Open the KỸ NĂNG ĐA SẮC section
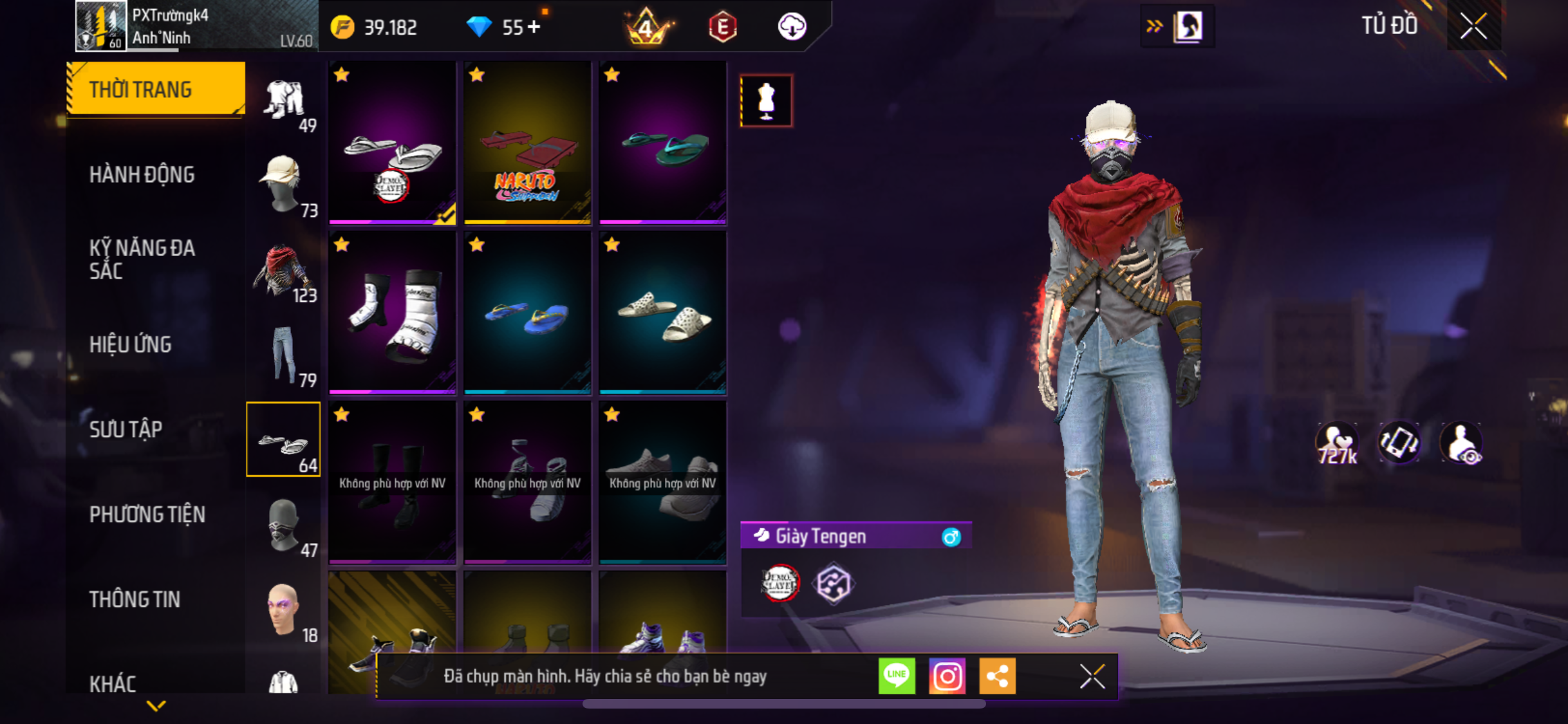The height and width of the screenshot is (724, 1568). 142,259
